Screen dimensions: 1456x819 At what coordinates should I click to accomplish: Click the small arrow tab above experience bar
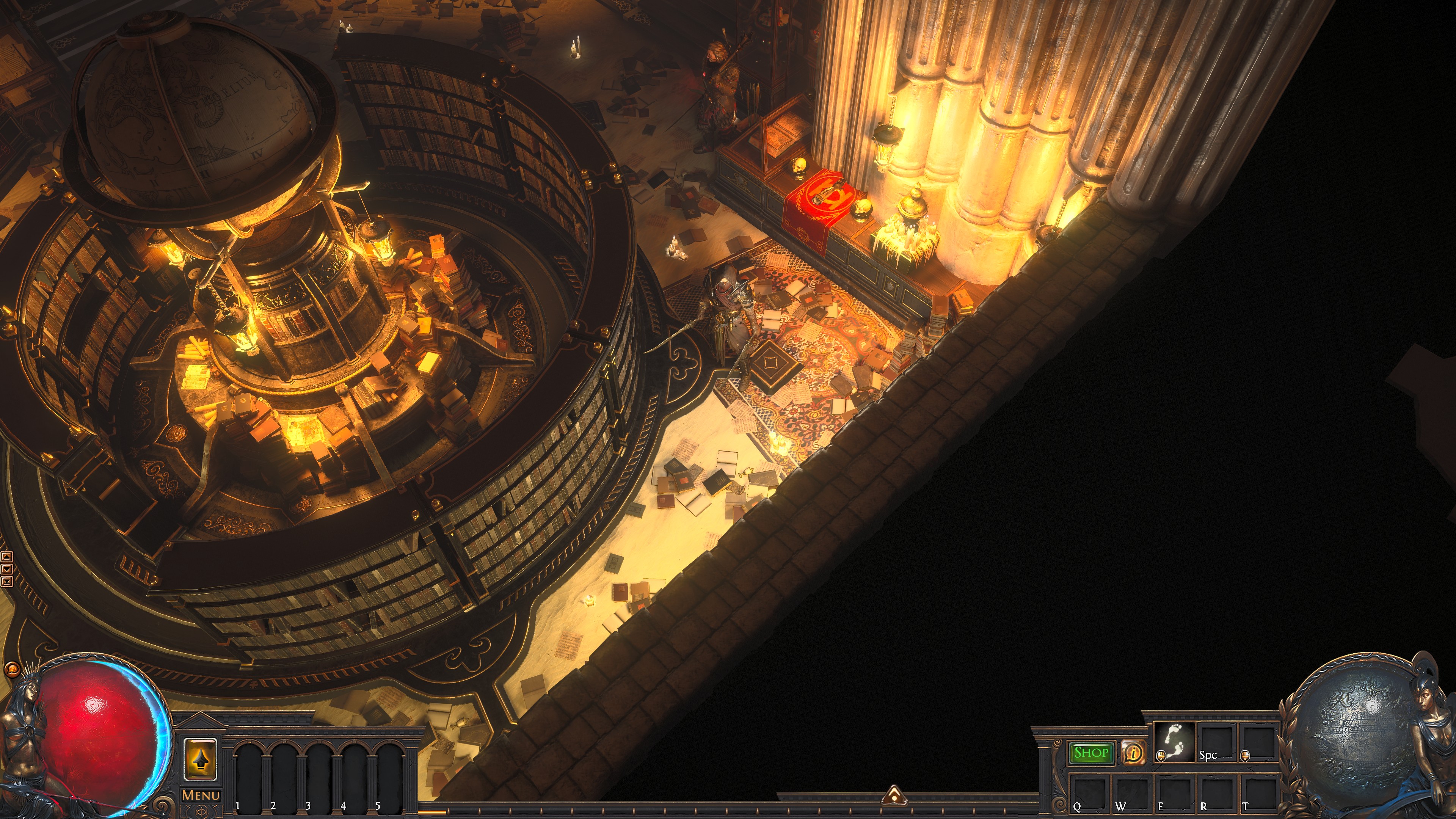click(894, 795)
